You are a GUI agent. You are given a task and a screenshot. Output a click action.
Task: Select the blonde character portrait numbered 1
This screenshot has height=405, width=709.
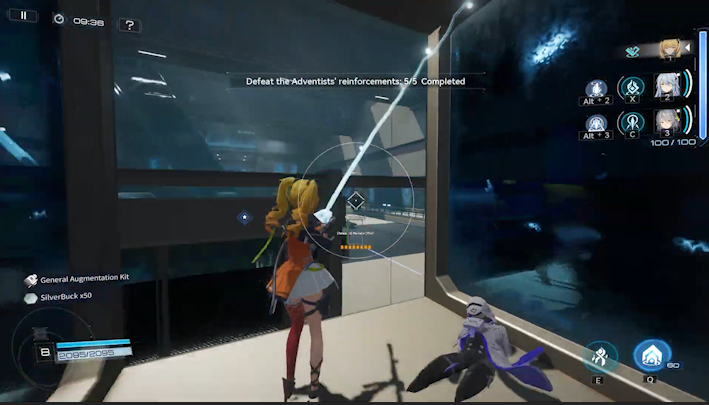click(669, 48)
